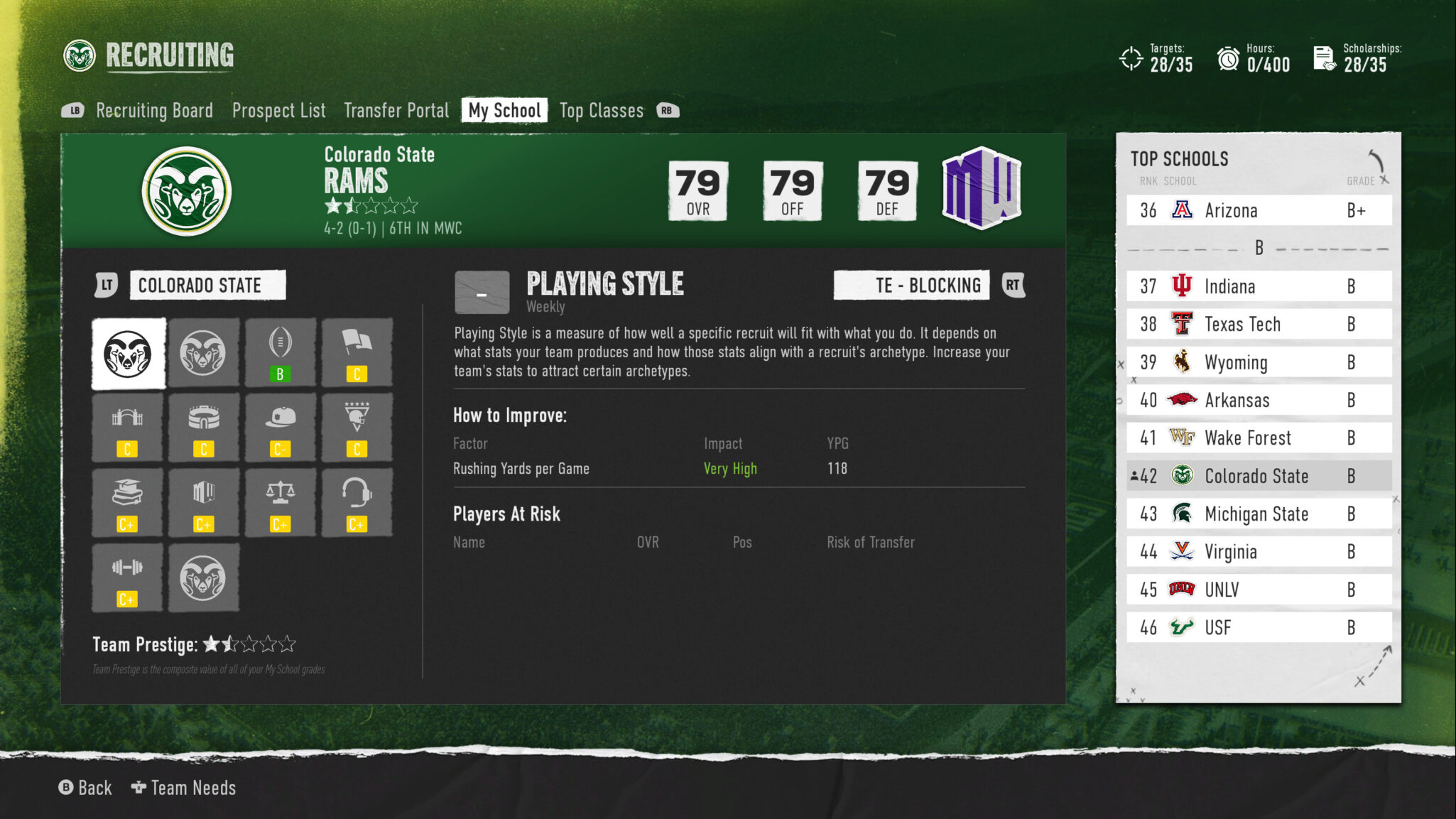The width and height of the screenshot is (1456, 819).
Task: Click the Colorado State school selector
Action: 207,286
